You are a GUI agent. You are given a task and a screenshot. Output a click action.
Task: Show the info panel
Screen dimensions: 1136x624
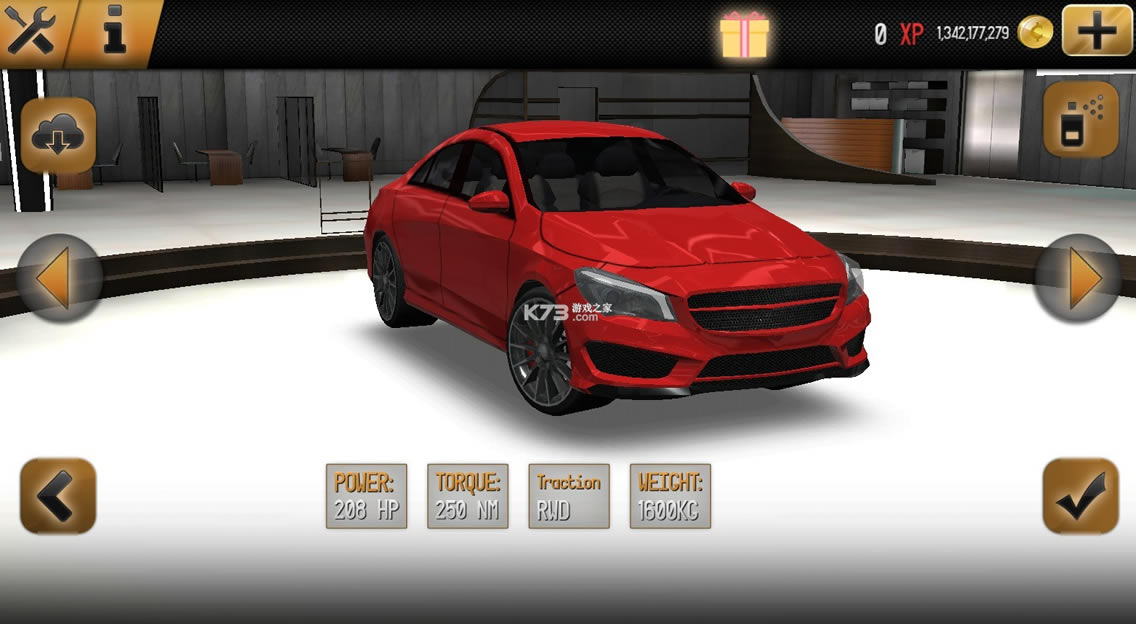coord(115,33)
